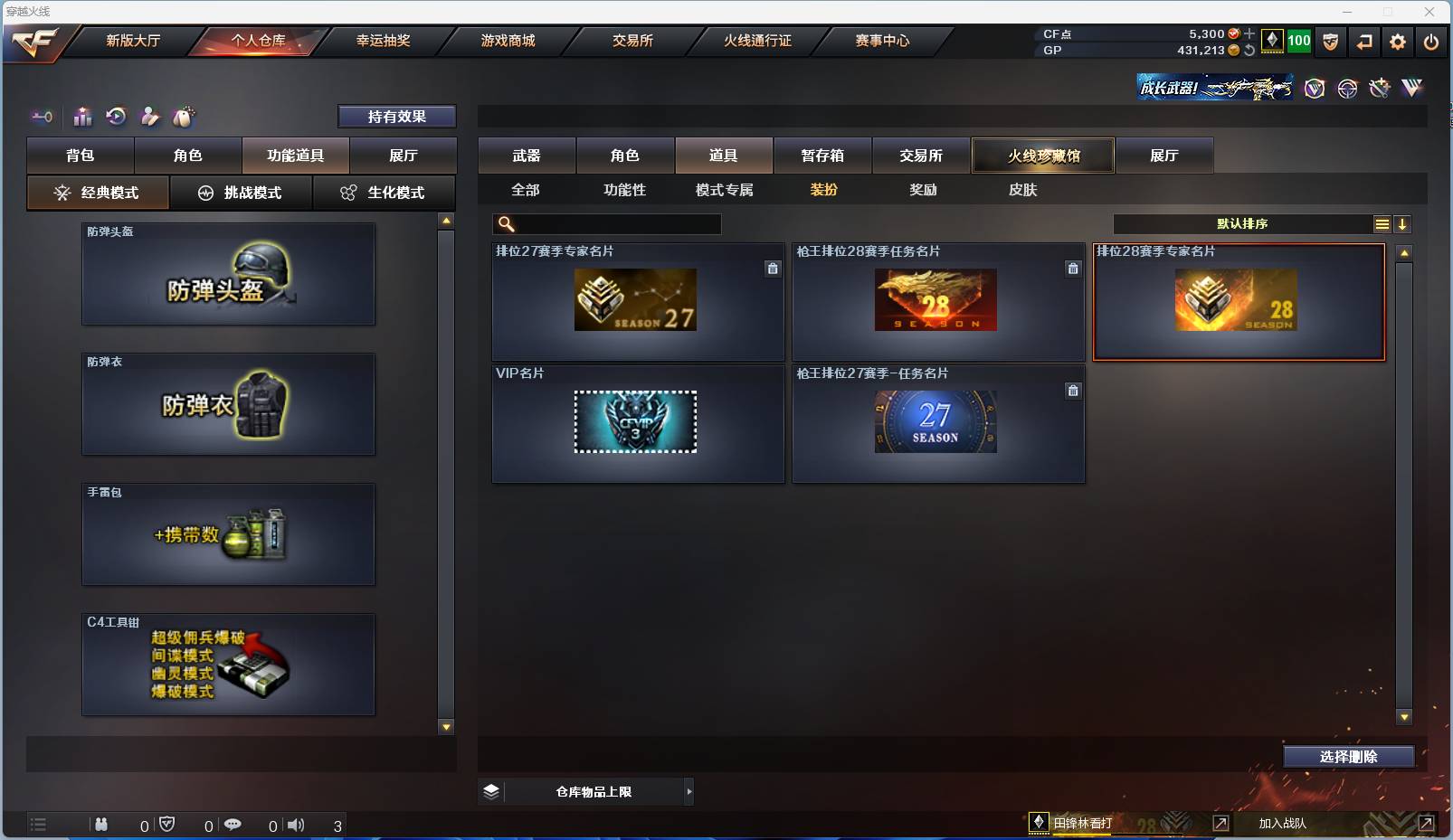The height and width of the screenshot is (840, 1453).
Task: Select the VIP名片 thumbnail
Action: [x=636, y=422]
